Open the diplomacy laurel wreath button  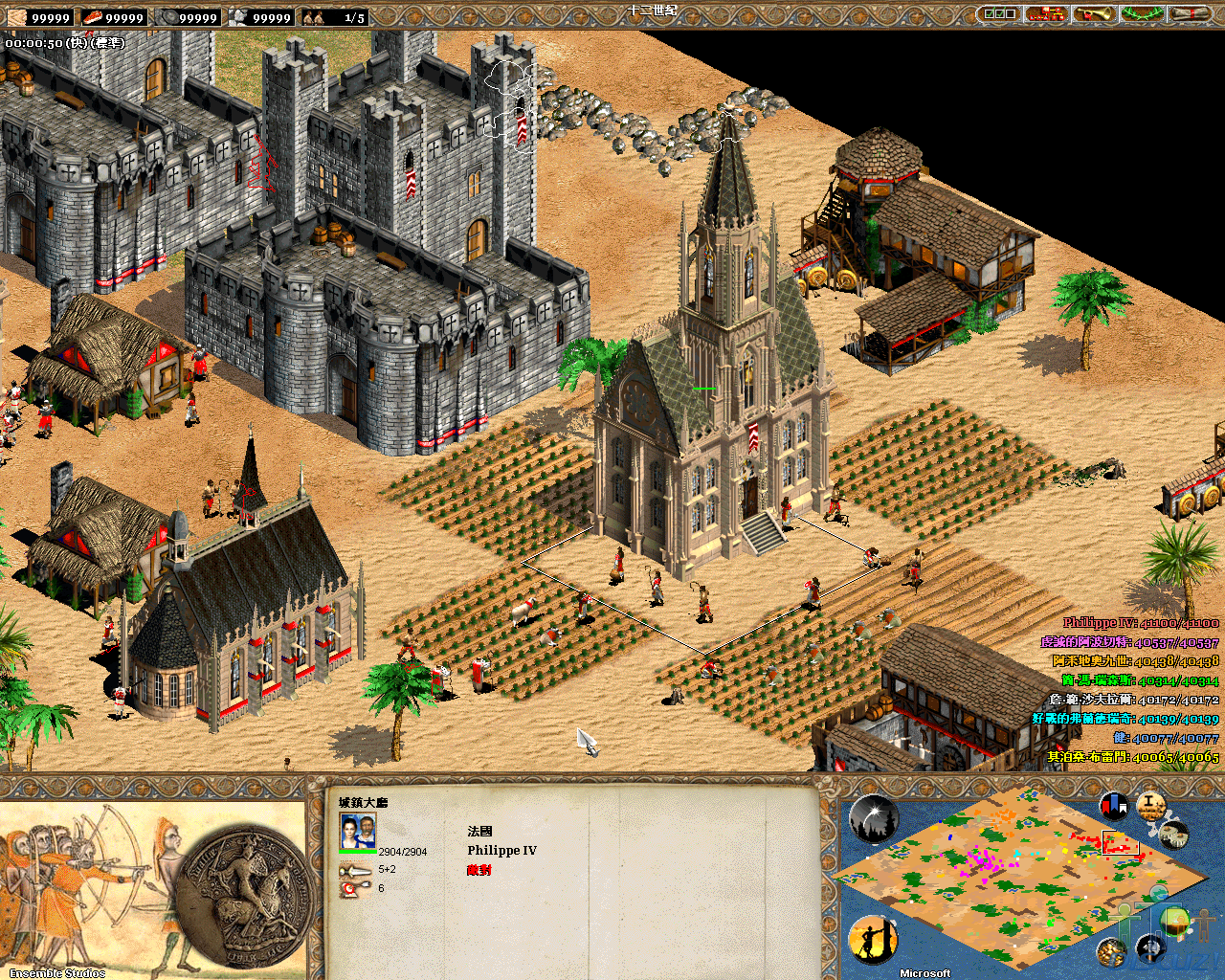(x=1142, y=14)
